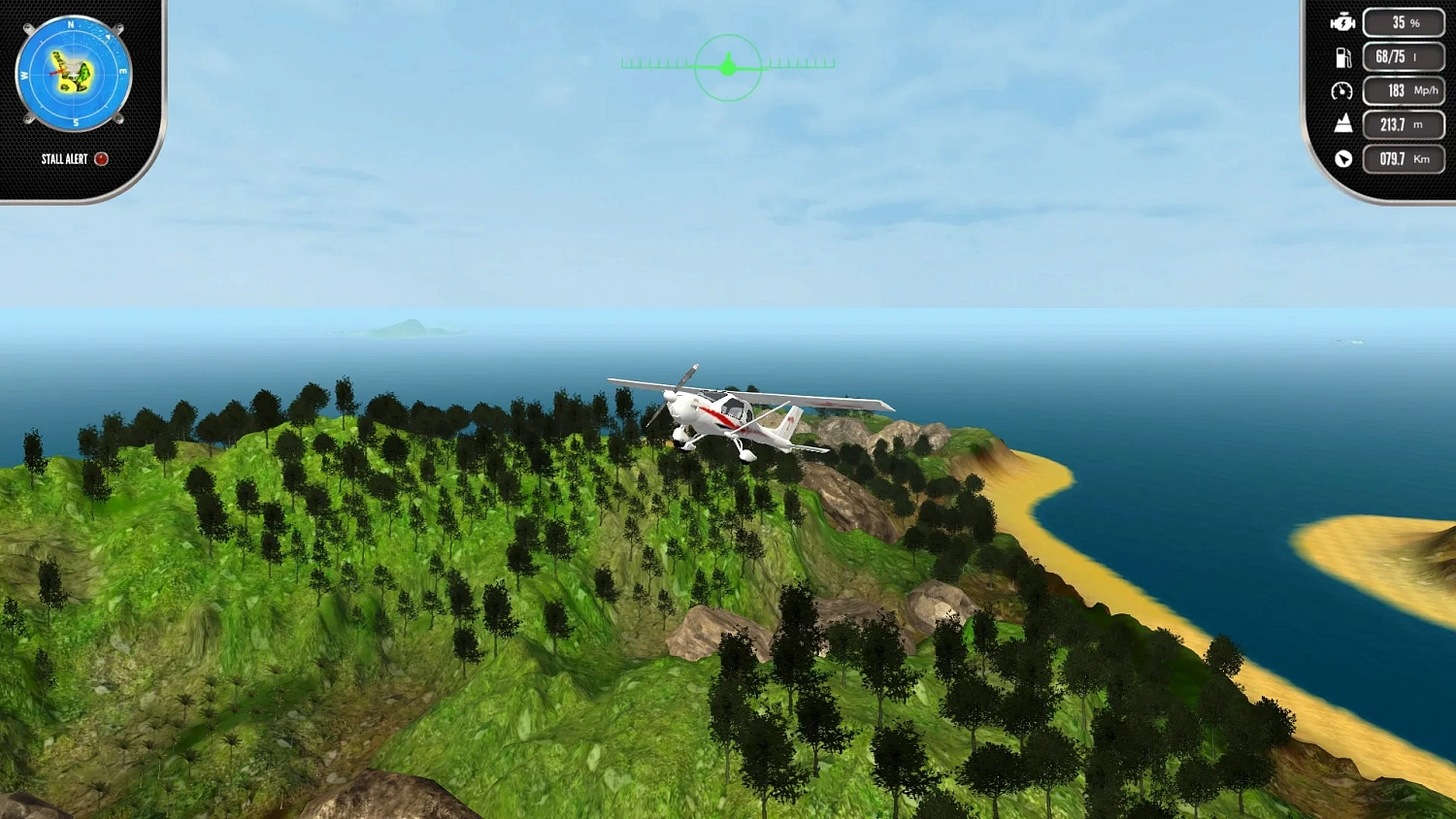1456x819 pixels.
Task: Click the engine percentage gauge field
Action: (1403, 21)
